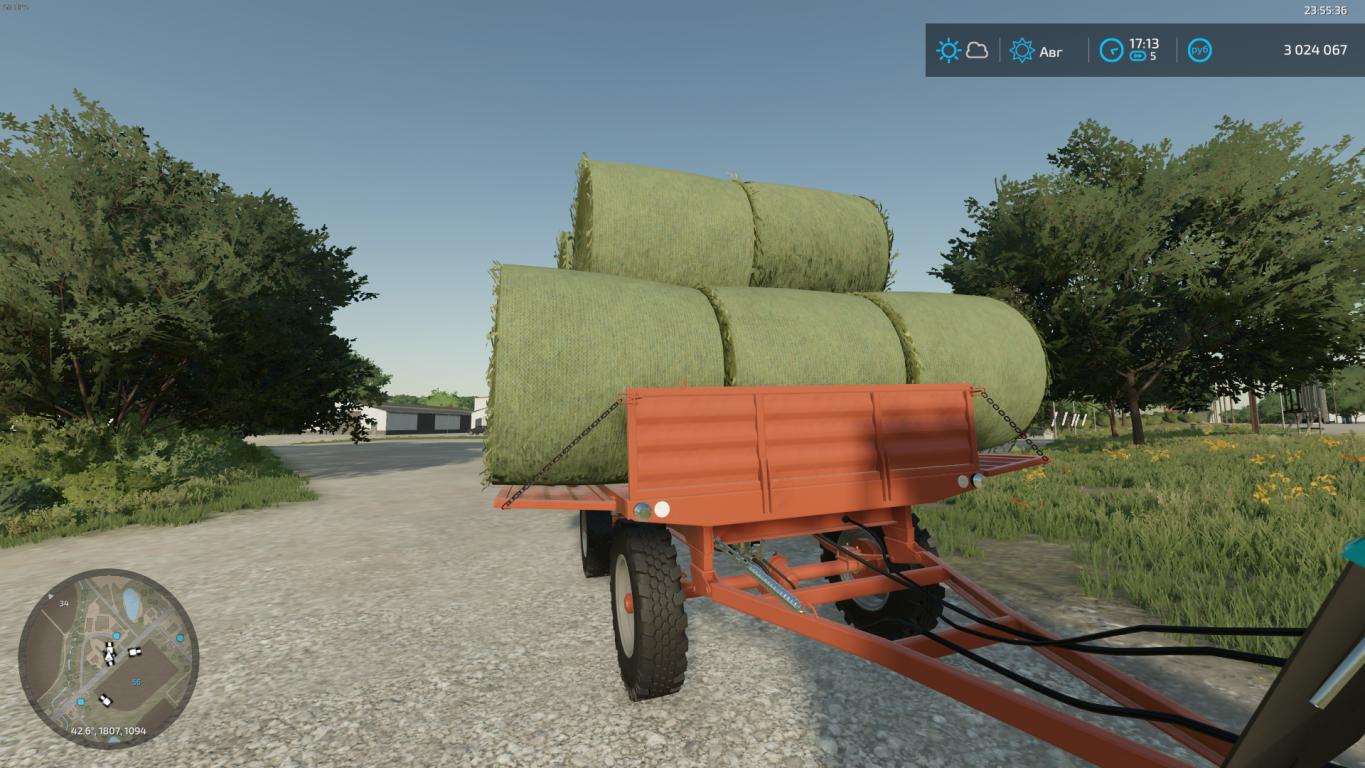Screen dimensions: 1365x768
Task: Select the game clock icon
Action: pos(1111,50)
